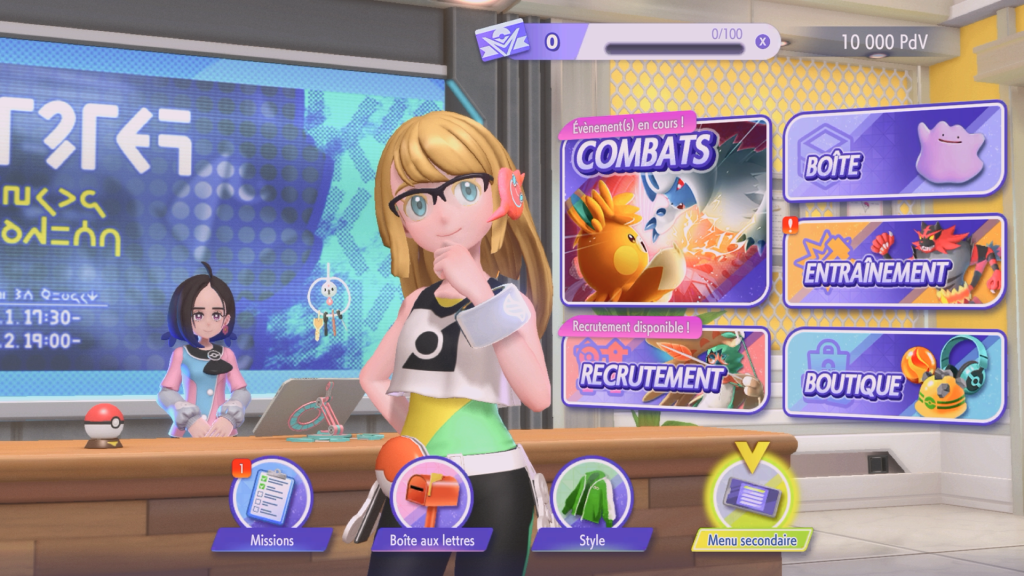Enter the BOUTIQUE shop
Viewport: 1024px width, 576px height.
pyautogui.click(x=894, y=375)
